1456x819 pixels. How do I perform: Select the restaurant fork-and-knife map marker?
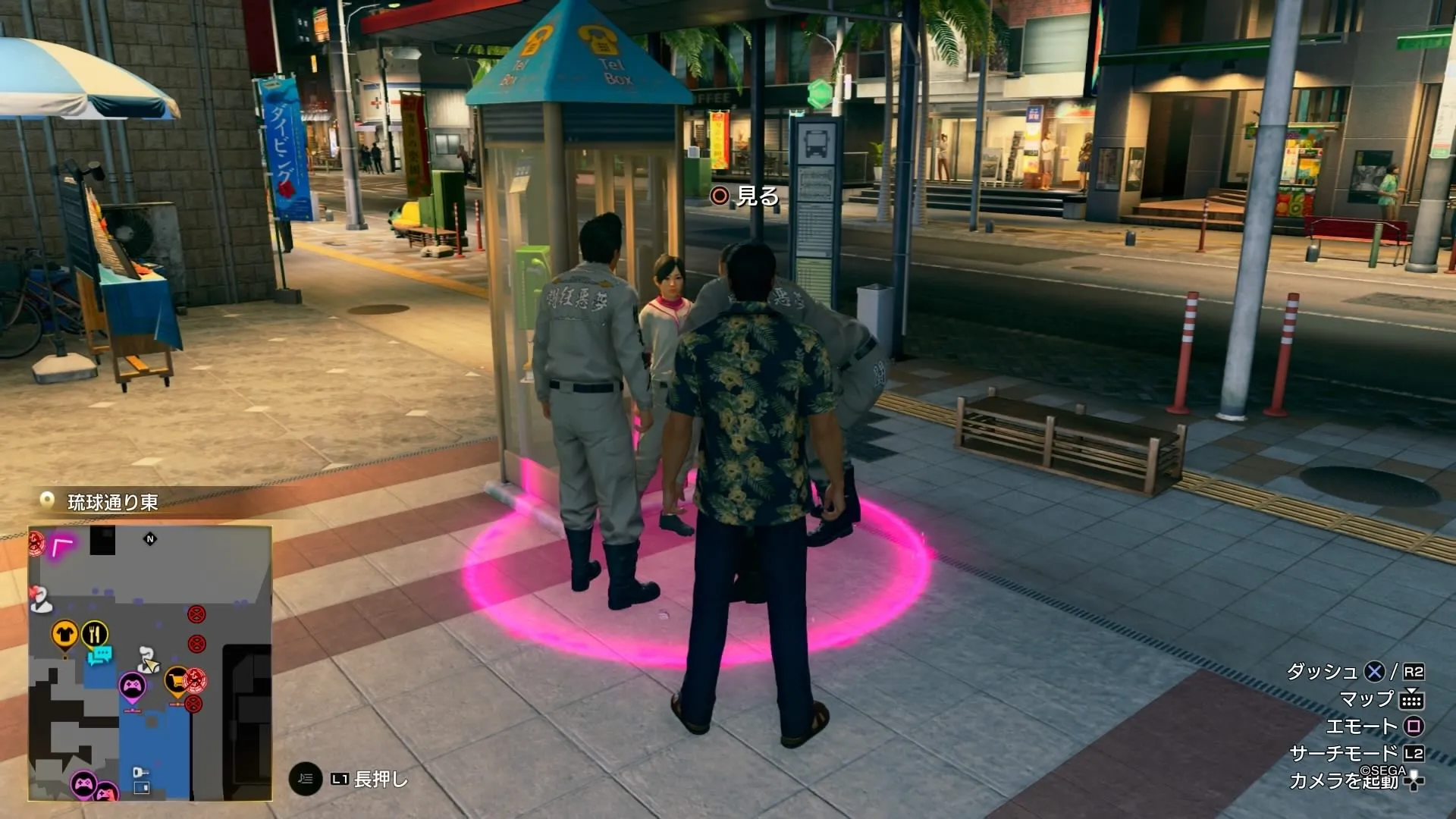click(95, 632)
